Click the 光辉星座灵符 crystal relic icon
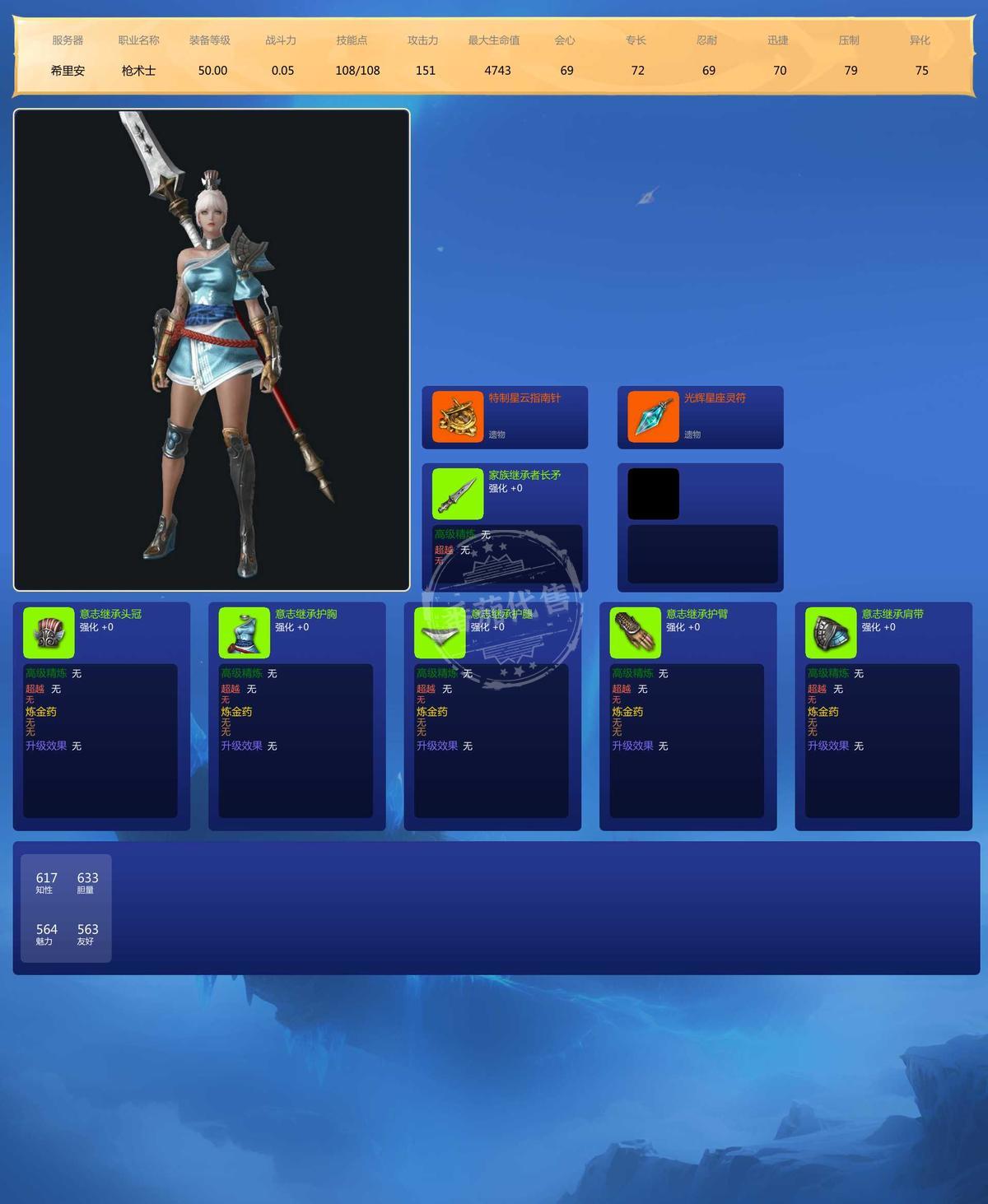 click(x=653, y=417)
